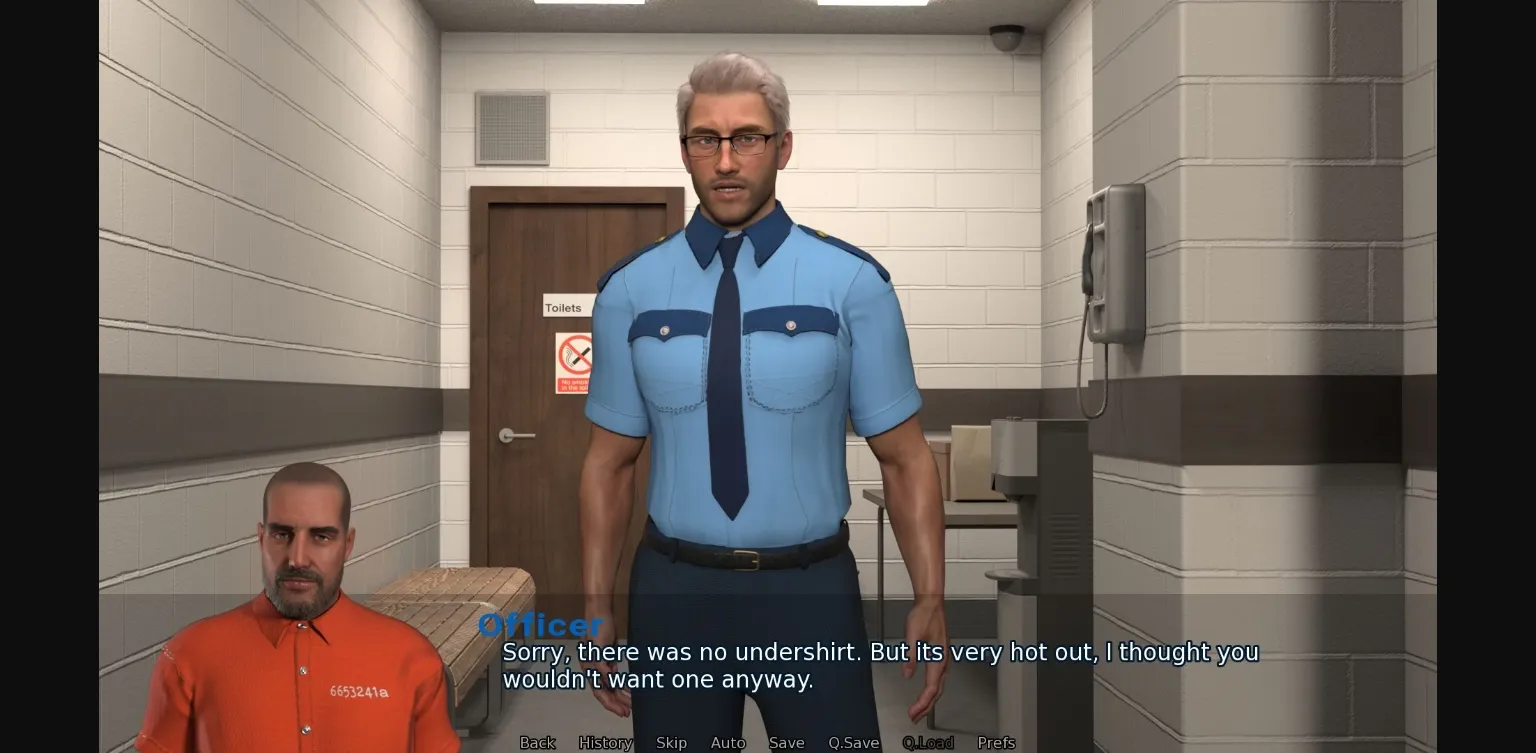Enable Skip mode
This screenshot has width=1536, height=753.
tap(671, 743)
